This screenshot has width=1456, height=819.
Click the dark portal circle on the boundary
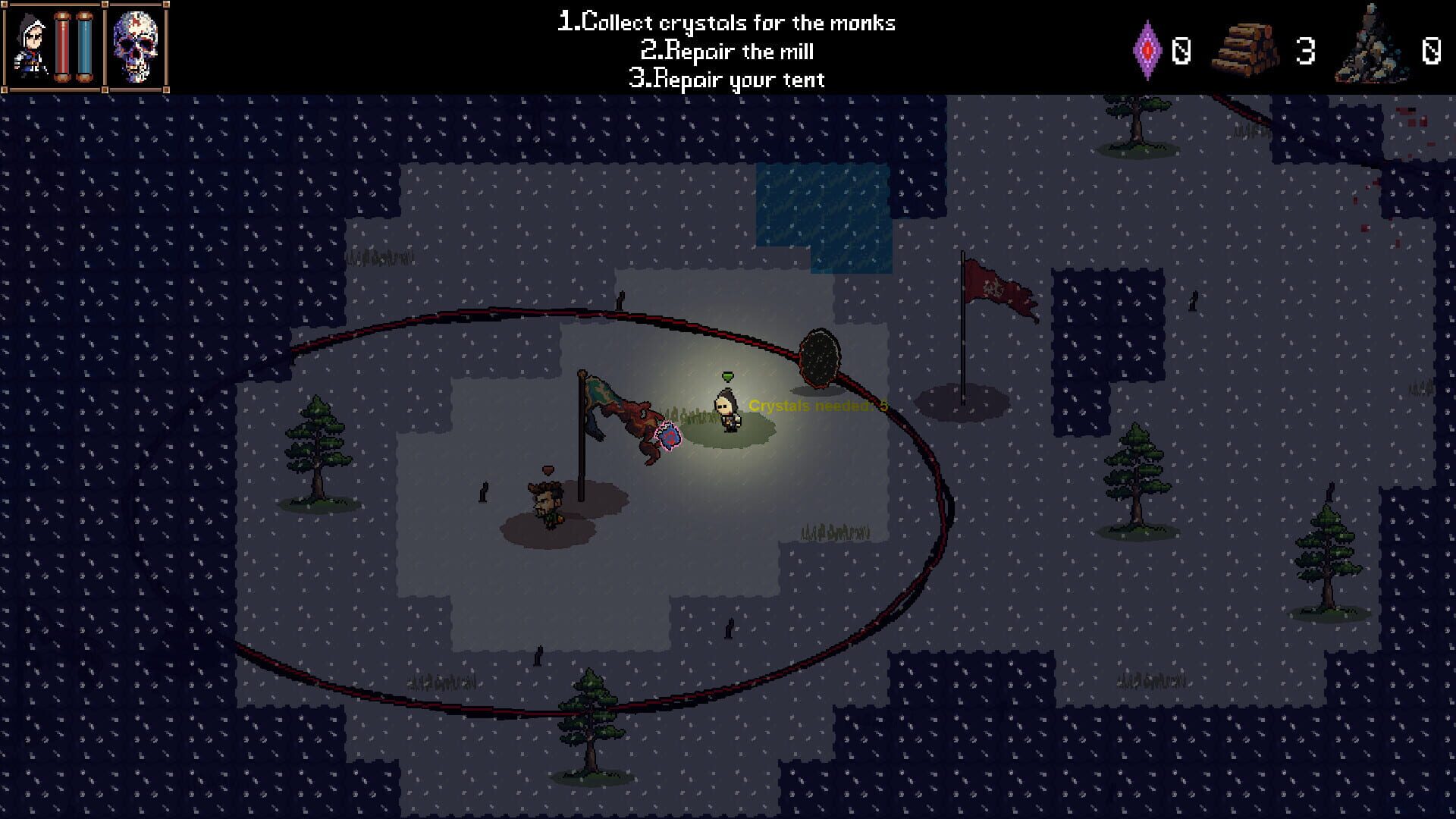[821, 356]
